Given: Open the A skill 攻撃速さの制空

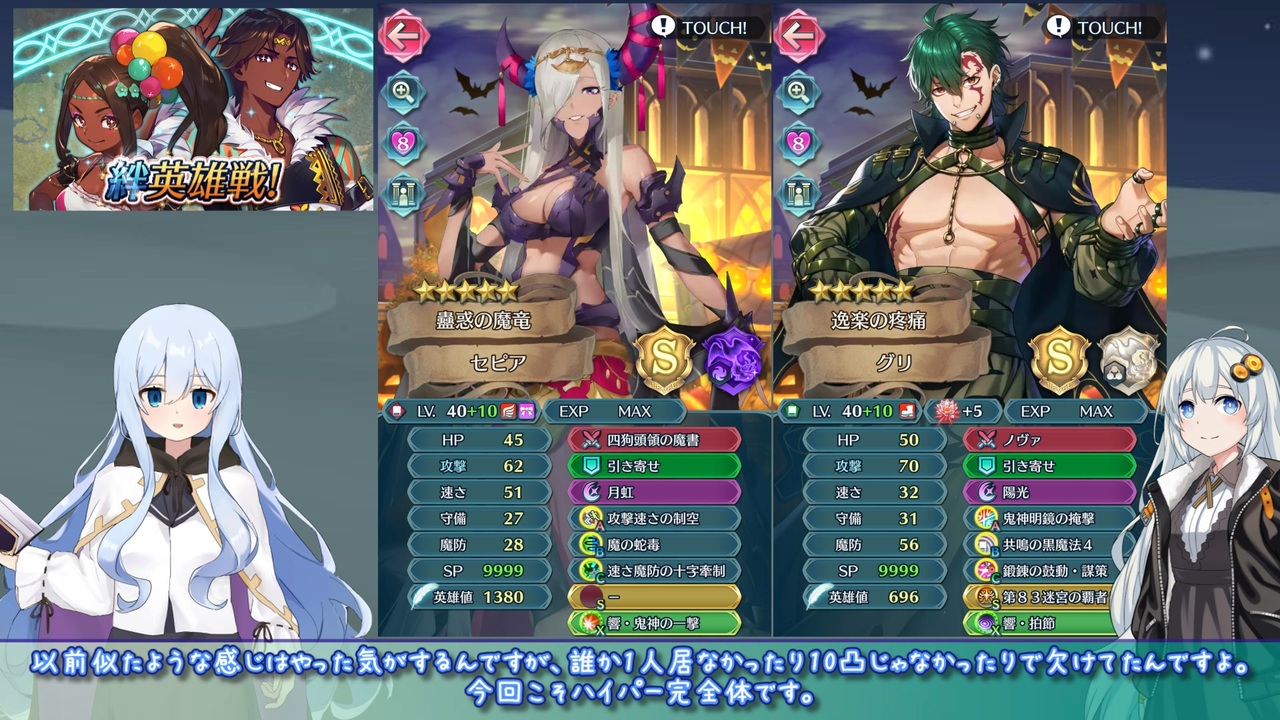Looking at the screenshot, I should click(655, 518).
